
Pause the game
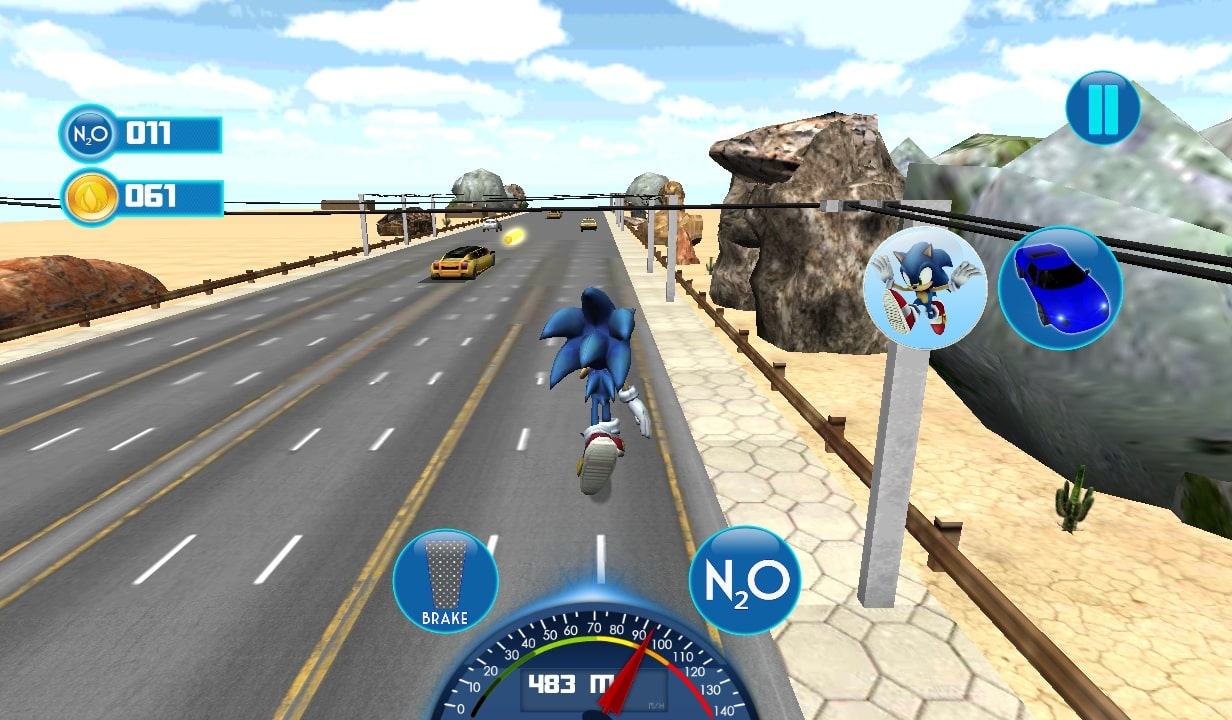(1103, 109)
